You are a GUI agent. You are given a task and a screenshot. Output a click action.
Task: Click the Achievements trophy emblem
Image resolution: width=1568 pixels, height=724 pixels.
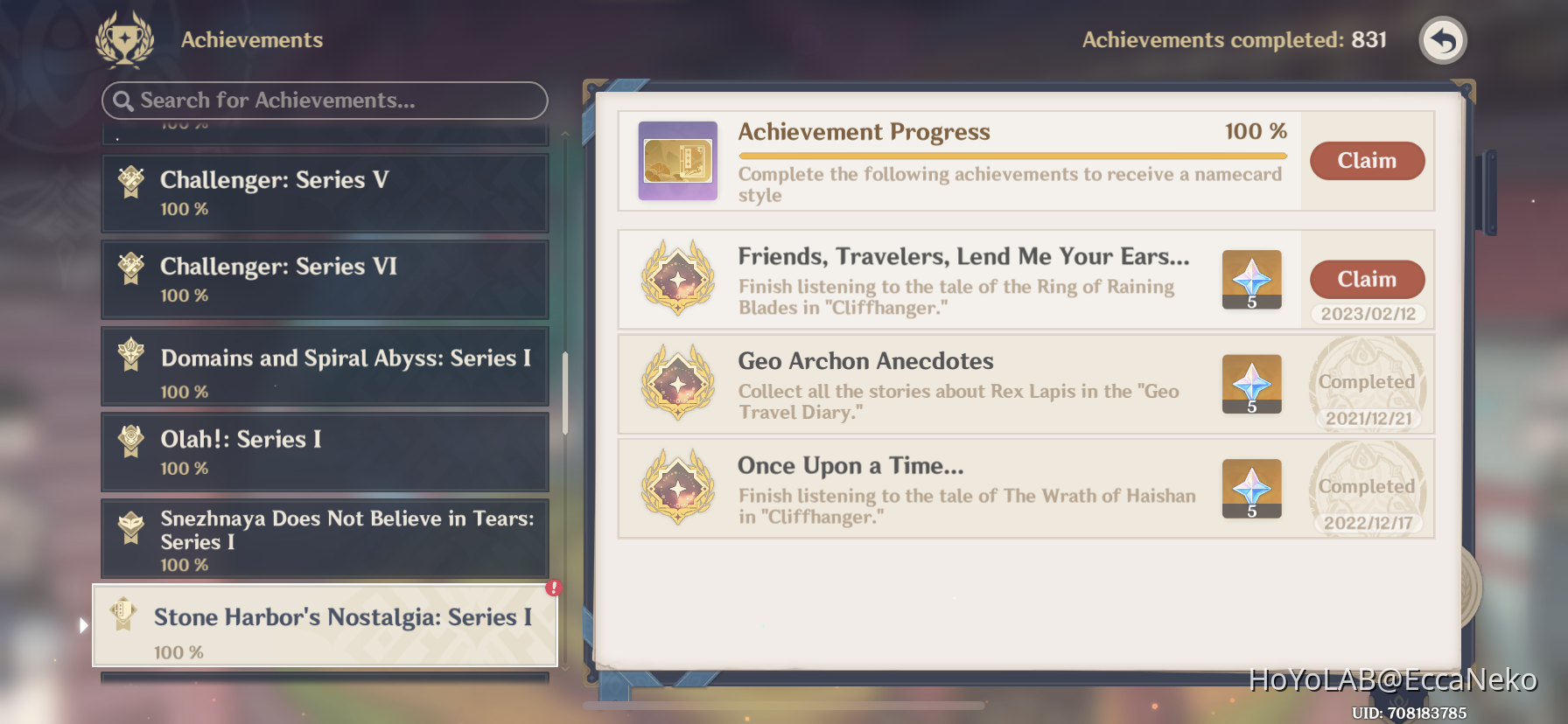point(125,38)
